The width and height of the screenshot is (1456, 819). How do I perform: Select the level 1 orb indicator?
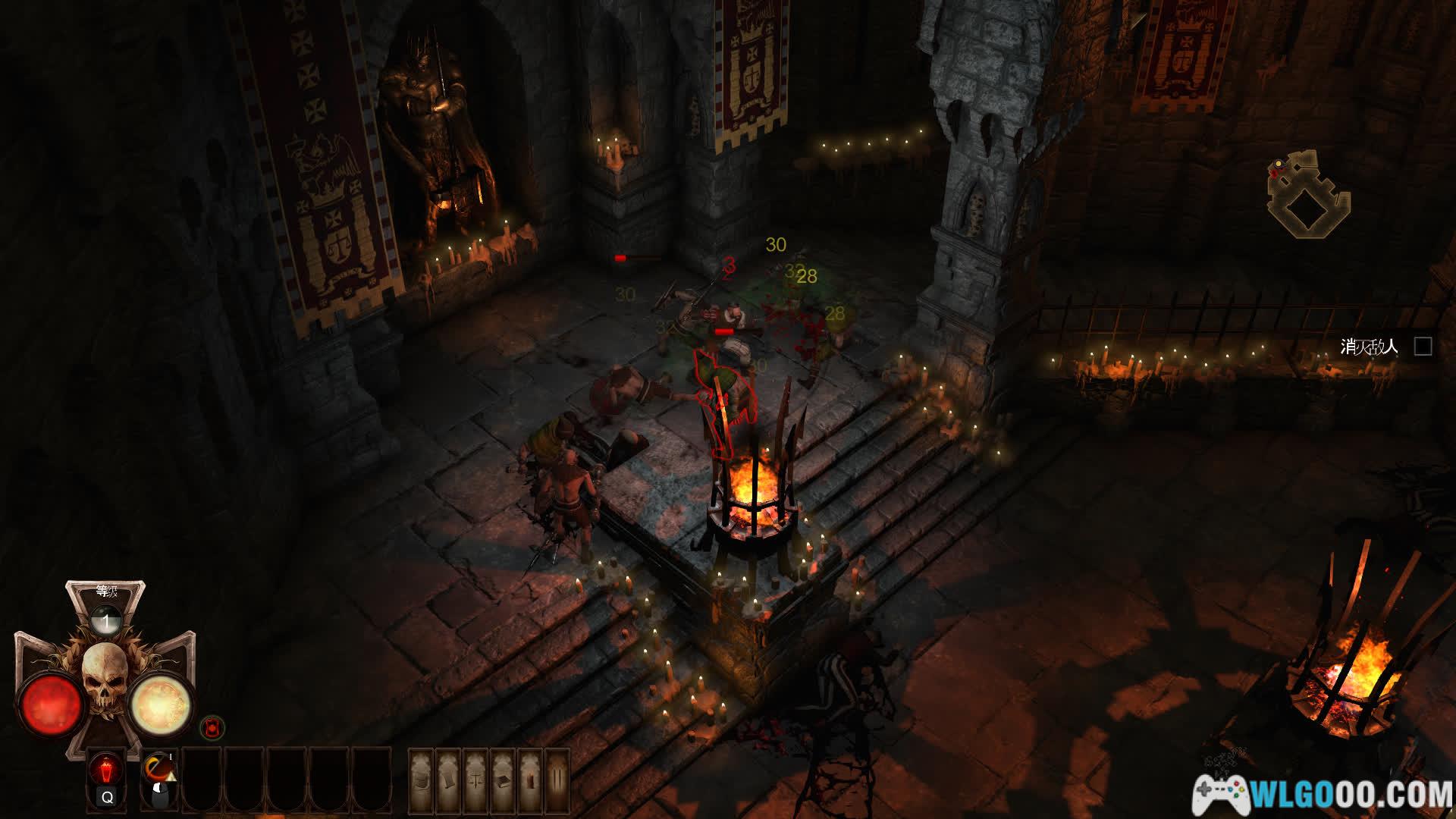click(106, 622)
